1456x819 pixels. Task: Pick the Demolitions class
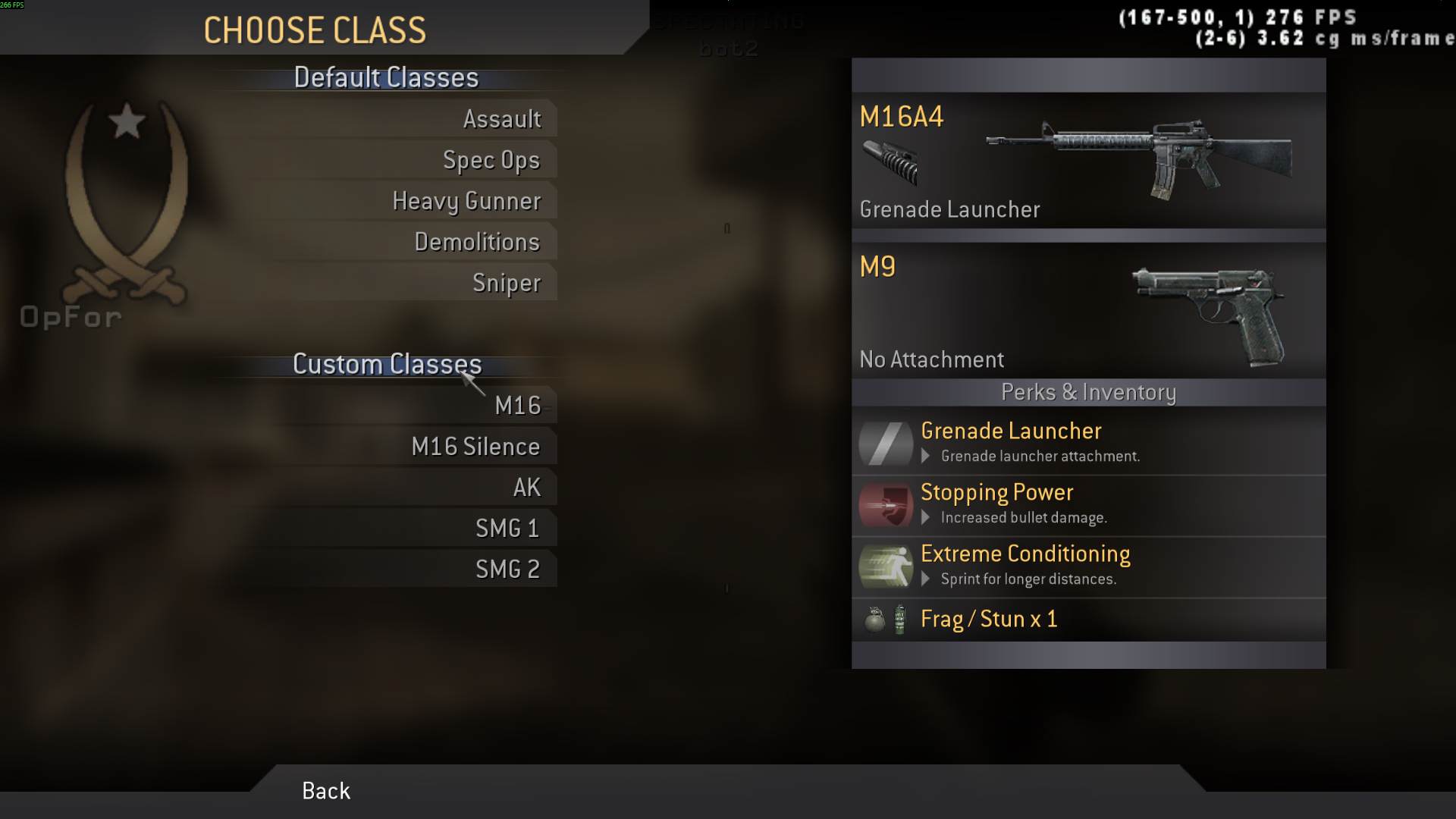[477, 242]
